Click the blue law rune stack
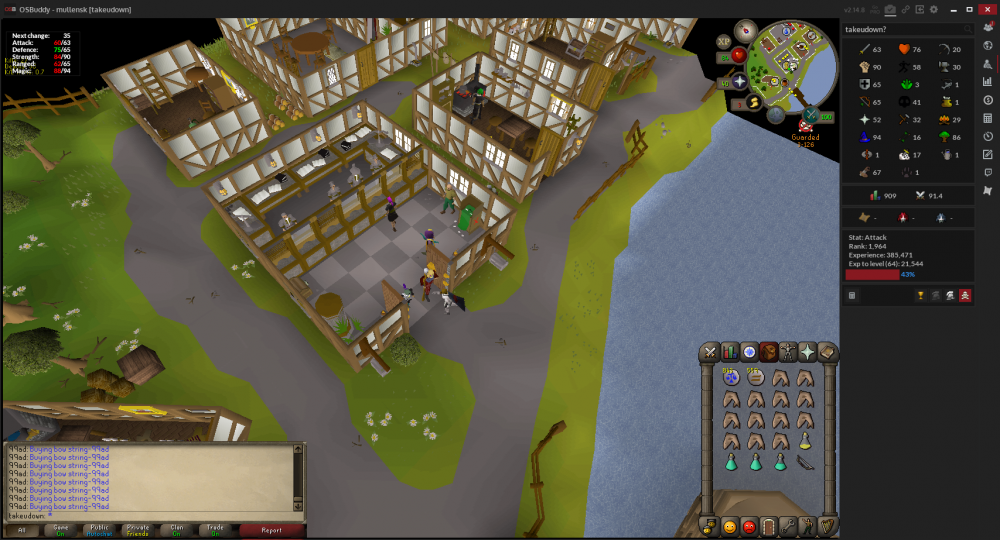 click(732, 378)
